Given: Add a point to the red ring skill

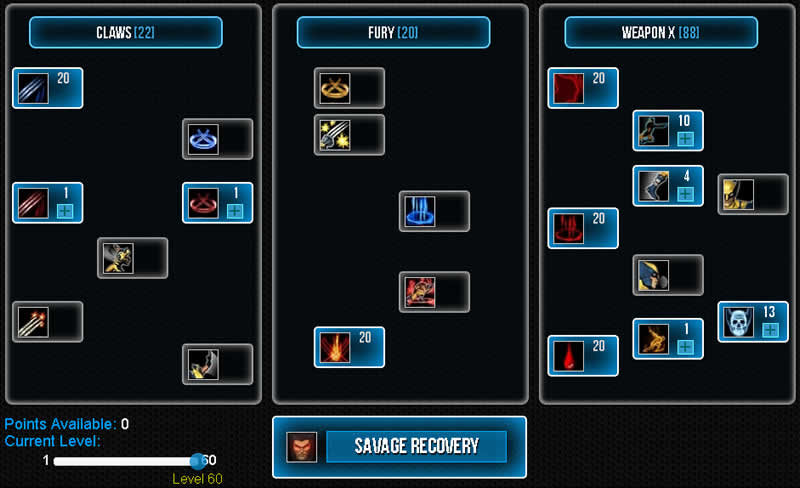Looking at the screenshot, I should coord(235,211).
